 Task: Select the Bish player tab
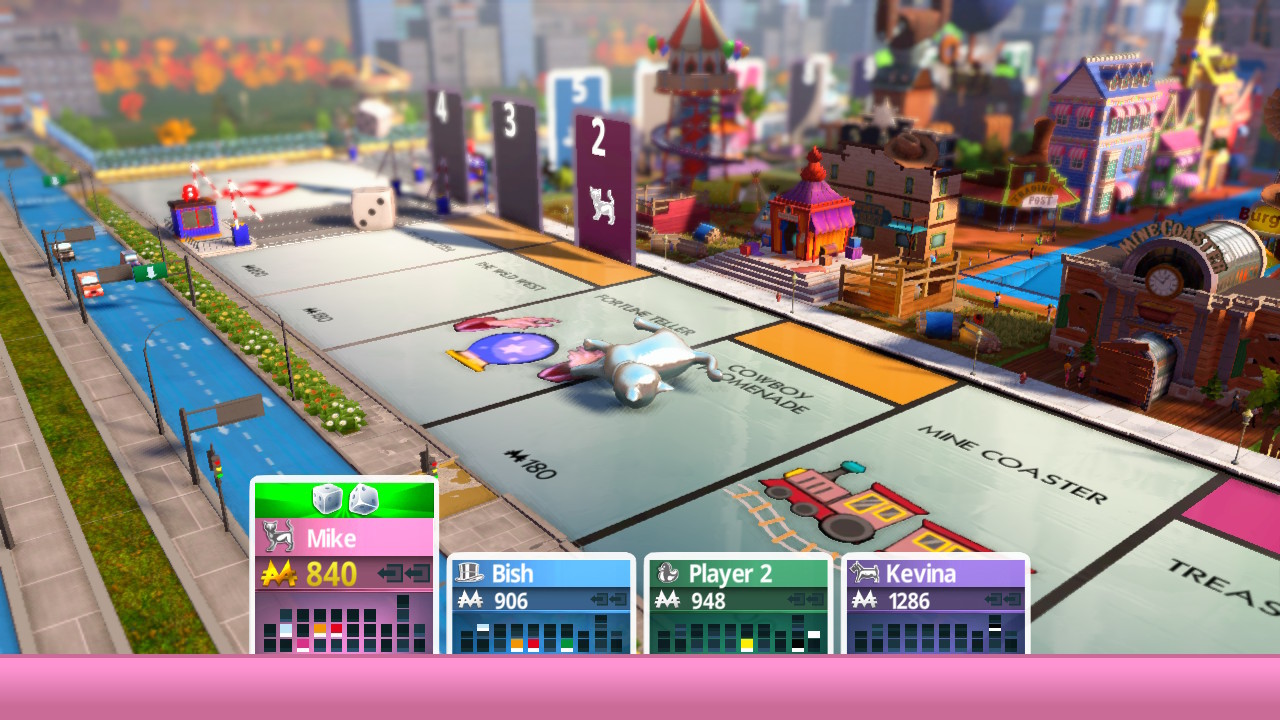pos(540,573)
